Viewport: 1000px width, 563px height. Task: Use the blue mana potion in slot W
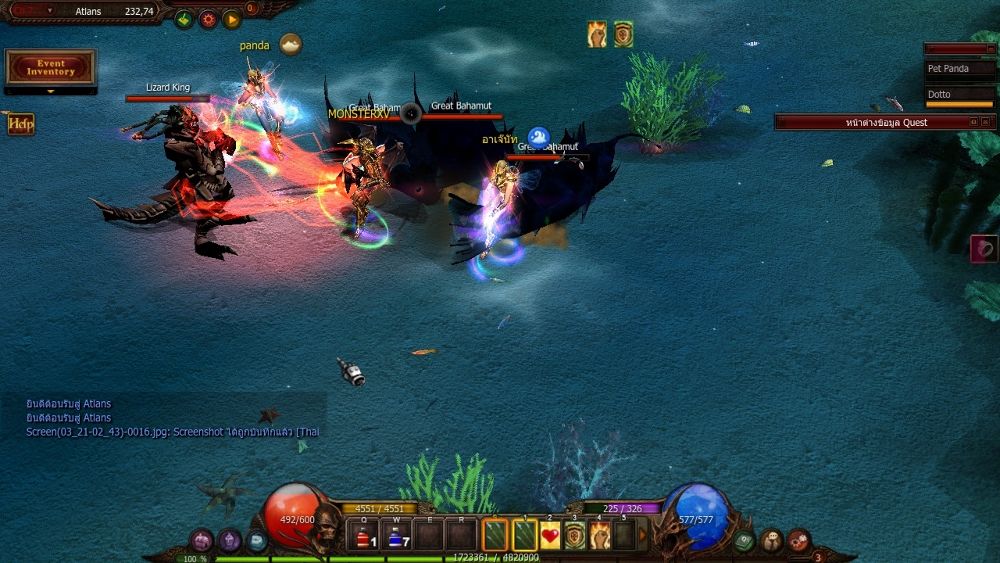[x=399, y=537]
